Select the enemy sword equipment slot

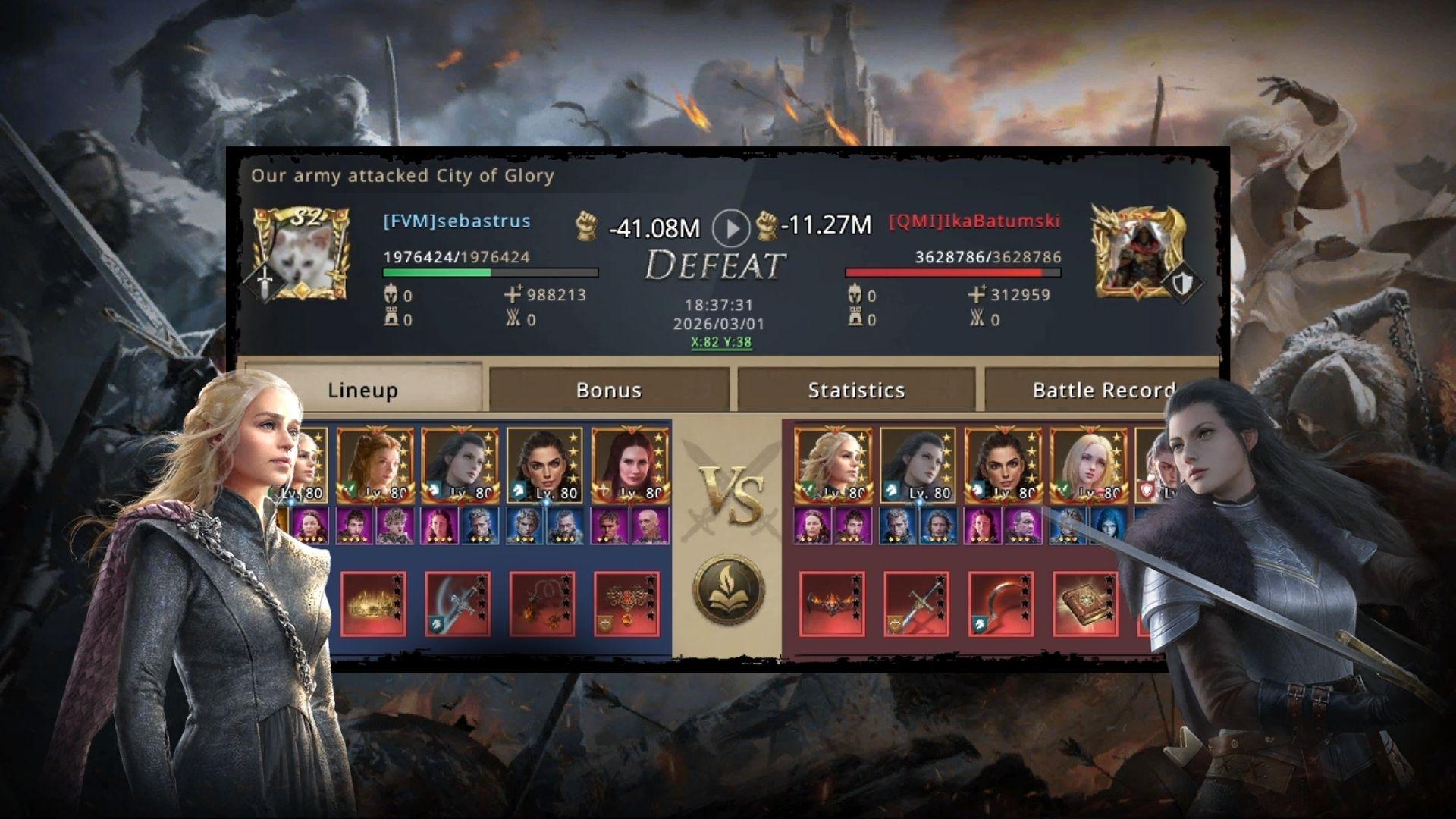point(916,603)
